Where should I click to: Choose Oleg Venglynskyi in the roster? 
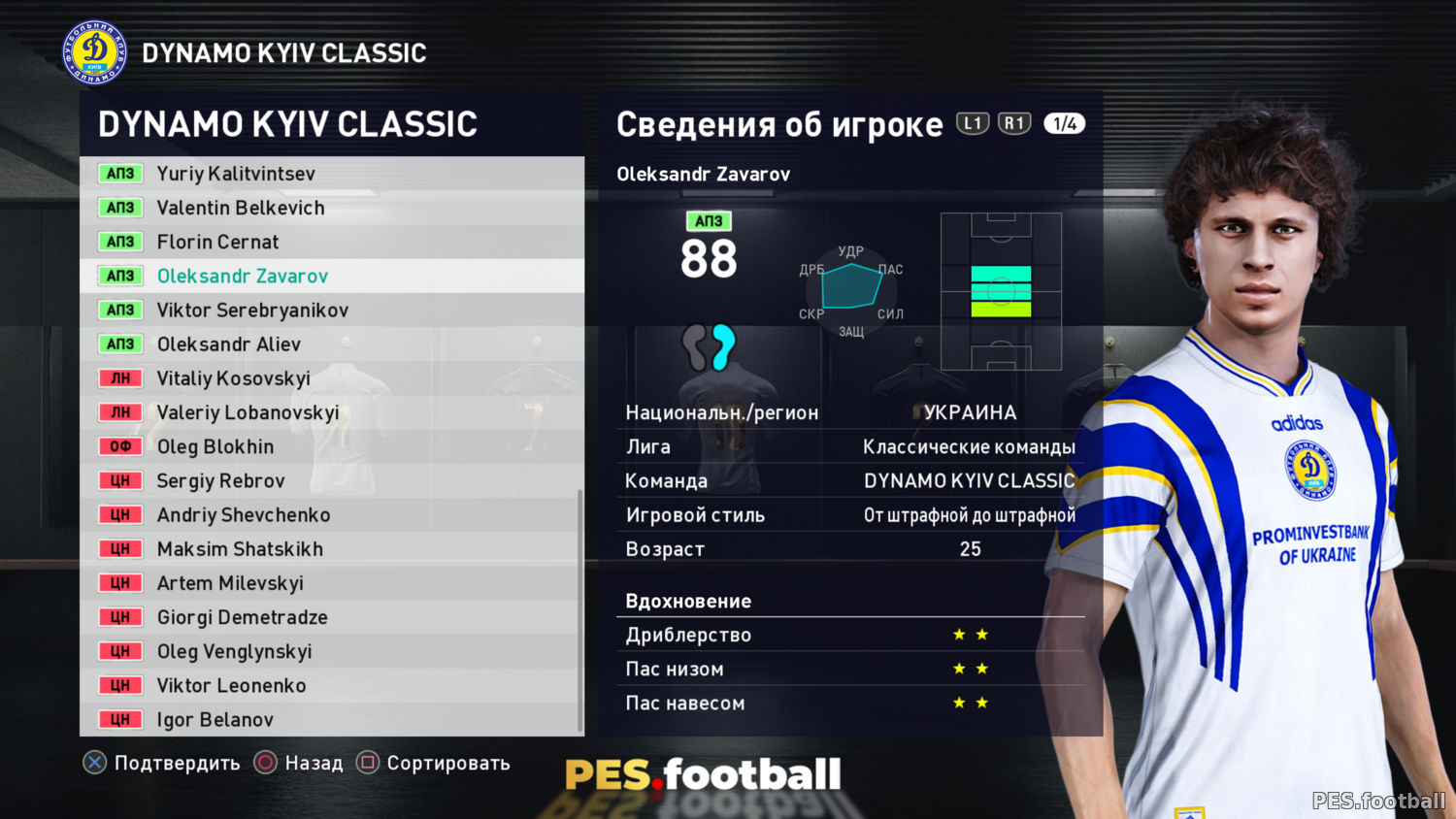pyautogui.click(x=234, y=651)
